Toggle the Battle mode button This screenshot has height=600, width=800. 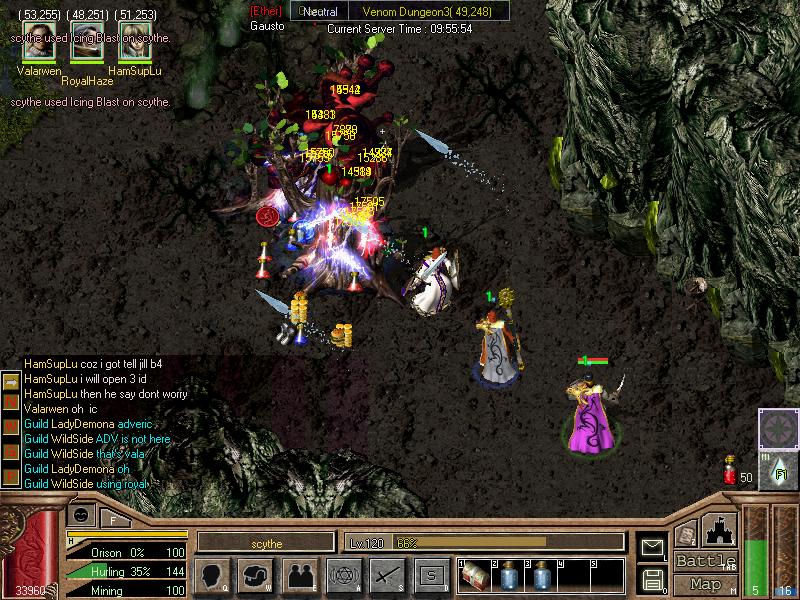[705, 561]
